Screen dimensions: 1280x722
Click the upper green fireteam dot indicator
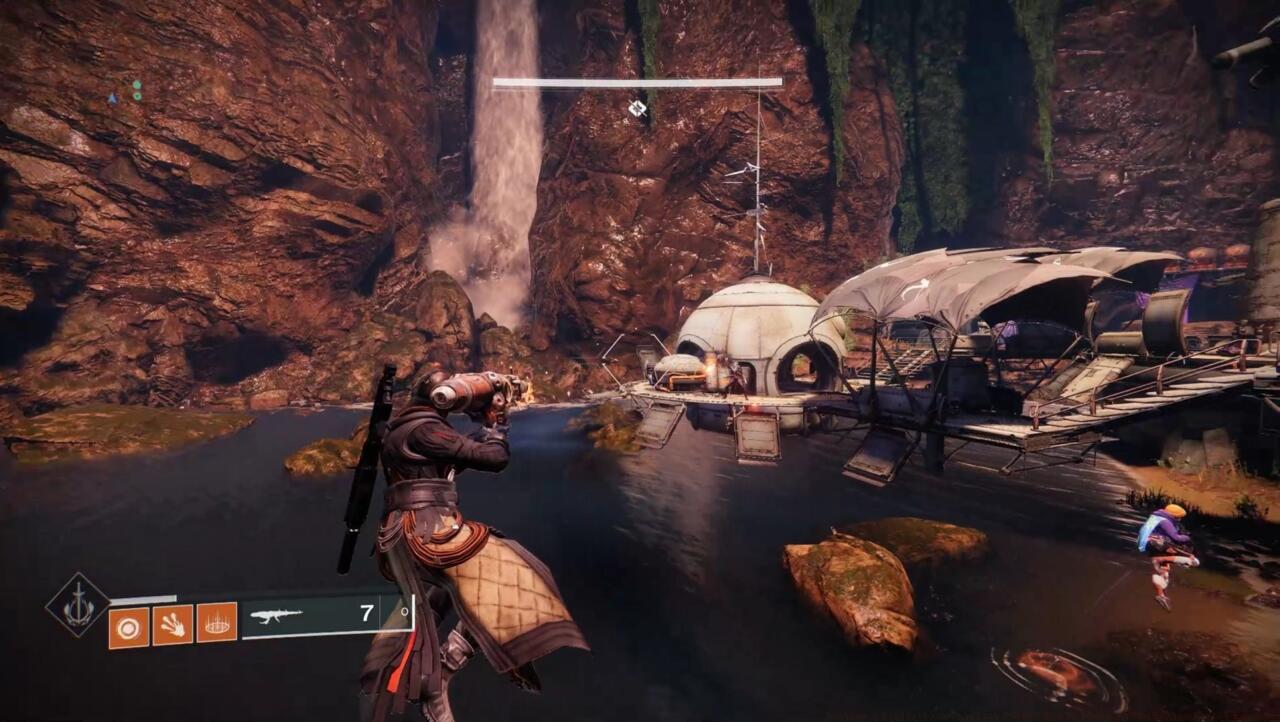[137, 85]
